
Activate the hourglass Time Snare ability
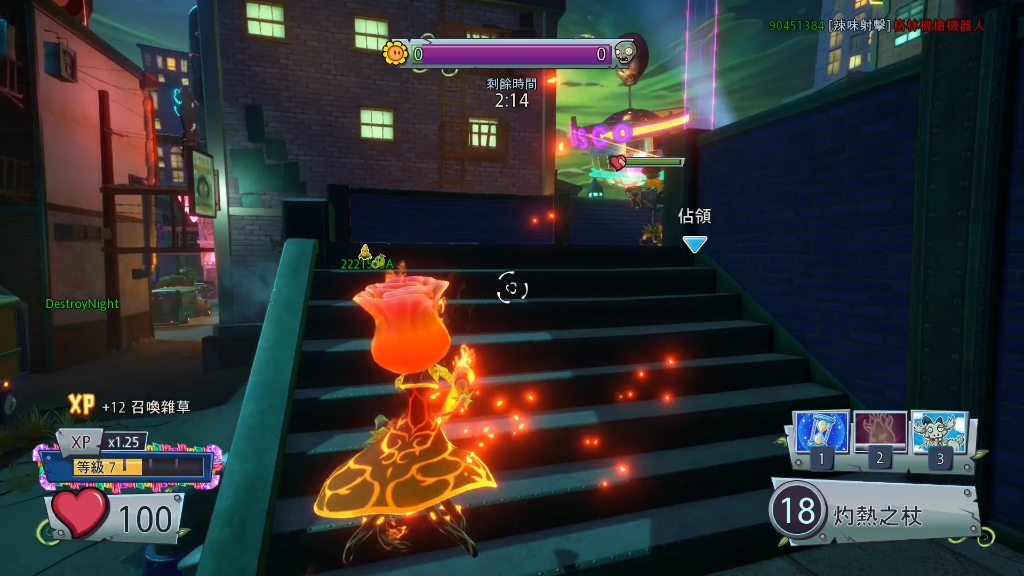tap(821, 431)
